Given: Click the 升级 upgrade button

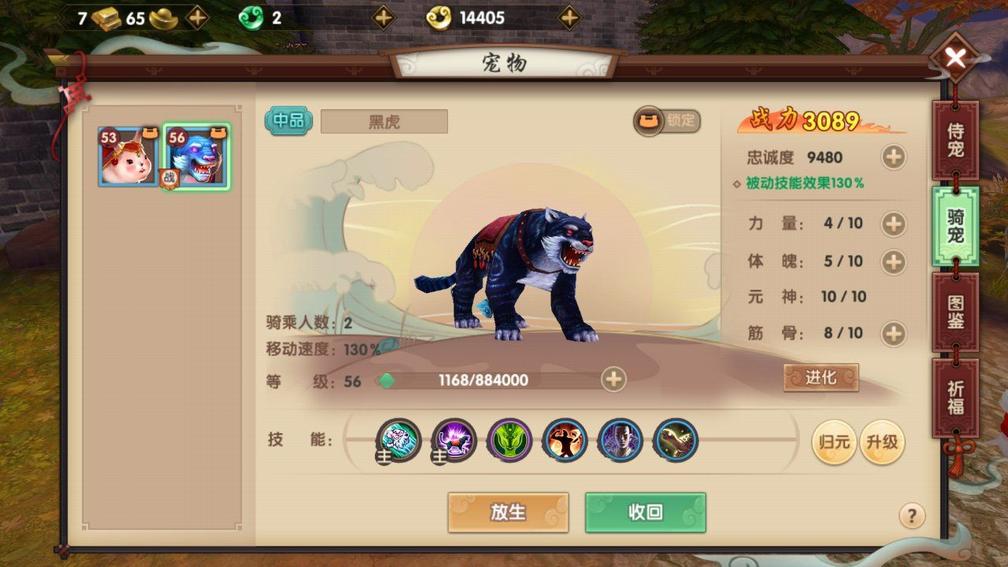Looking at the screenshot, I should (881, 442).
